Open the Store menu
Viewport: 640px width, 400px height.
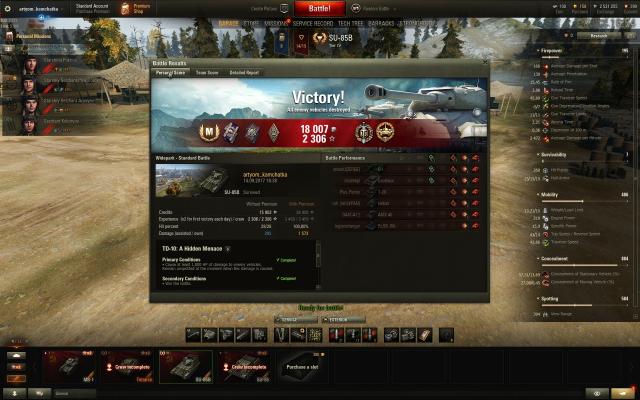click(252, 22)
